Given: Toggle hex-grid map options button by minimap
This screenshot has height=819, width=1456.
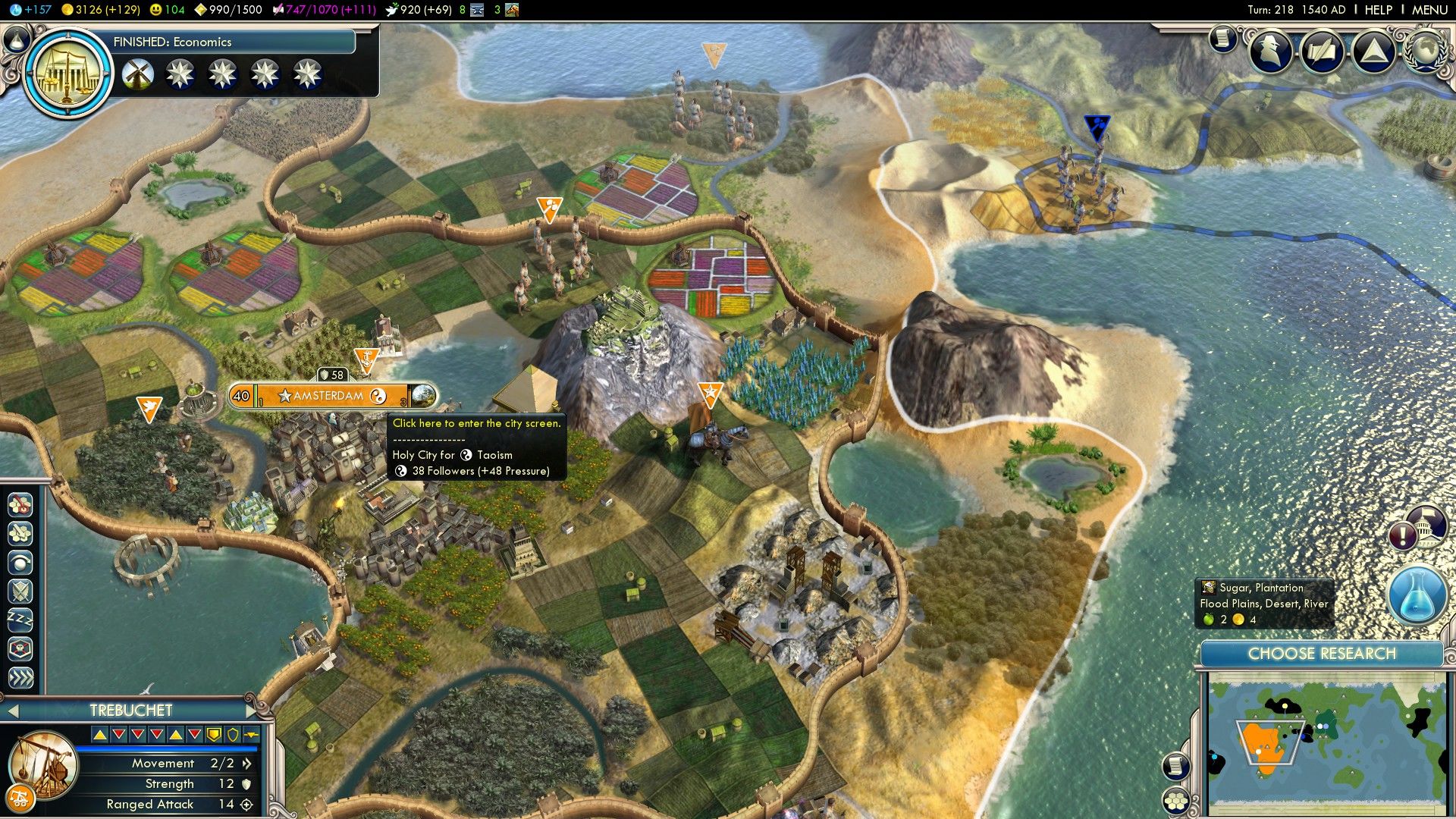Looking at the screenshot, I should coord(1176,800).
